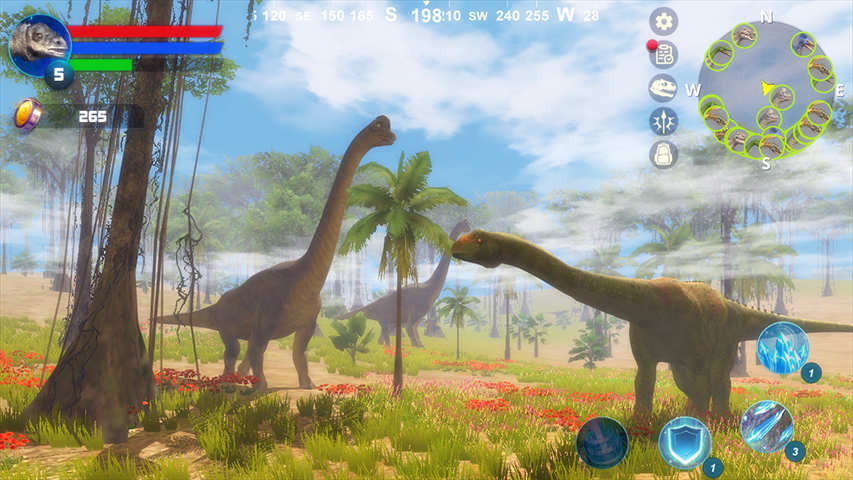Tap the gold coin currency icon
Screen dimensions: 853x480
pos(27,115)
